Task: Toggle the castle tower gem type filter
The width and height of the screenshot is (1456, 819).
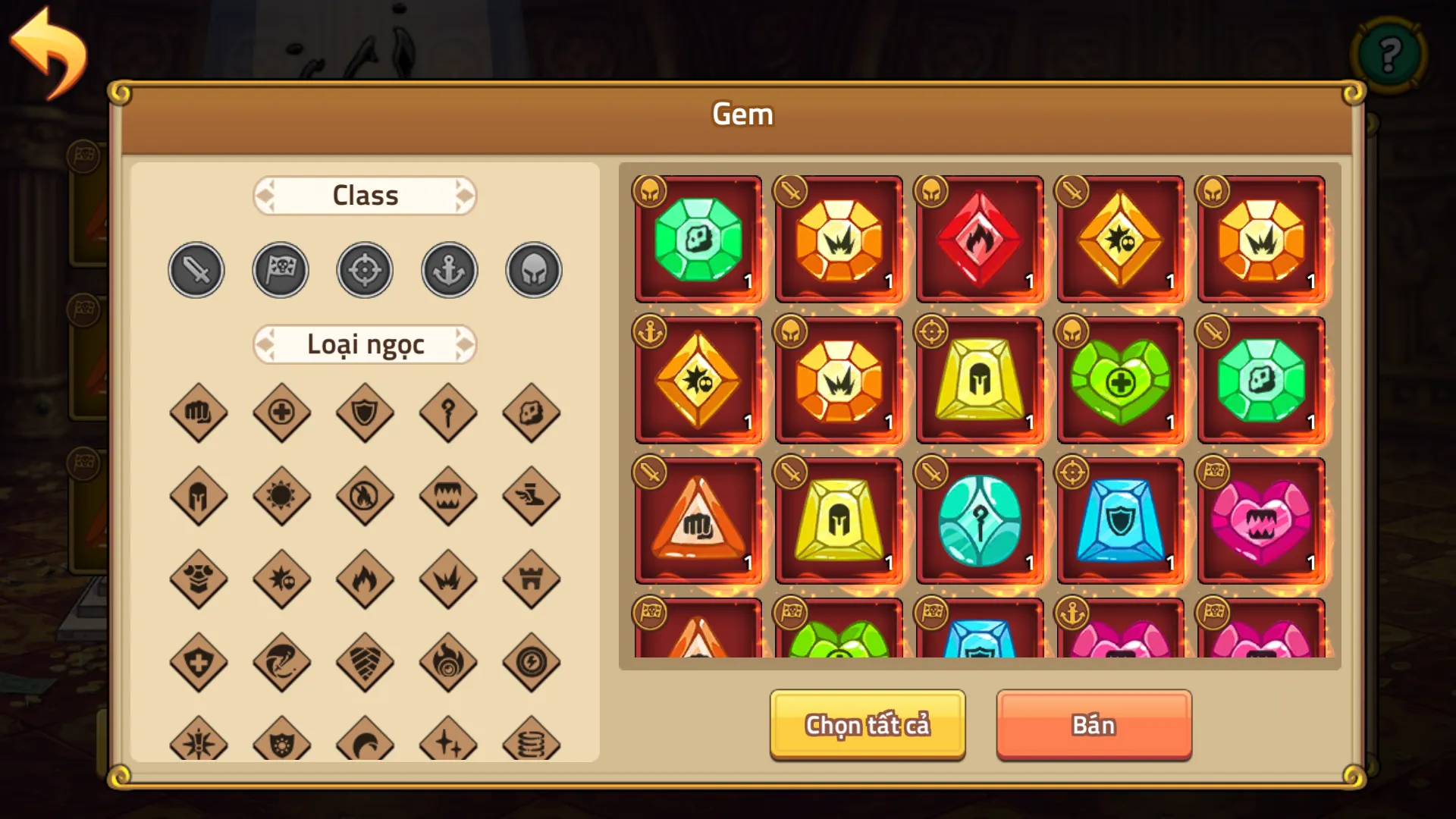Action: [532, 580]
